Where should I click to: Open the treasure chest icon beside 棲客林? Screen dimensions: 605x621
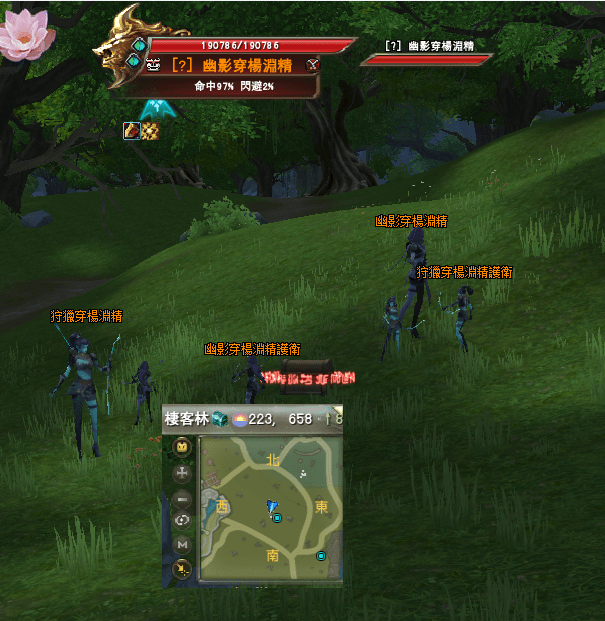click(220, 419)
